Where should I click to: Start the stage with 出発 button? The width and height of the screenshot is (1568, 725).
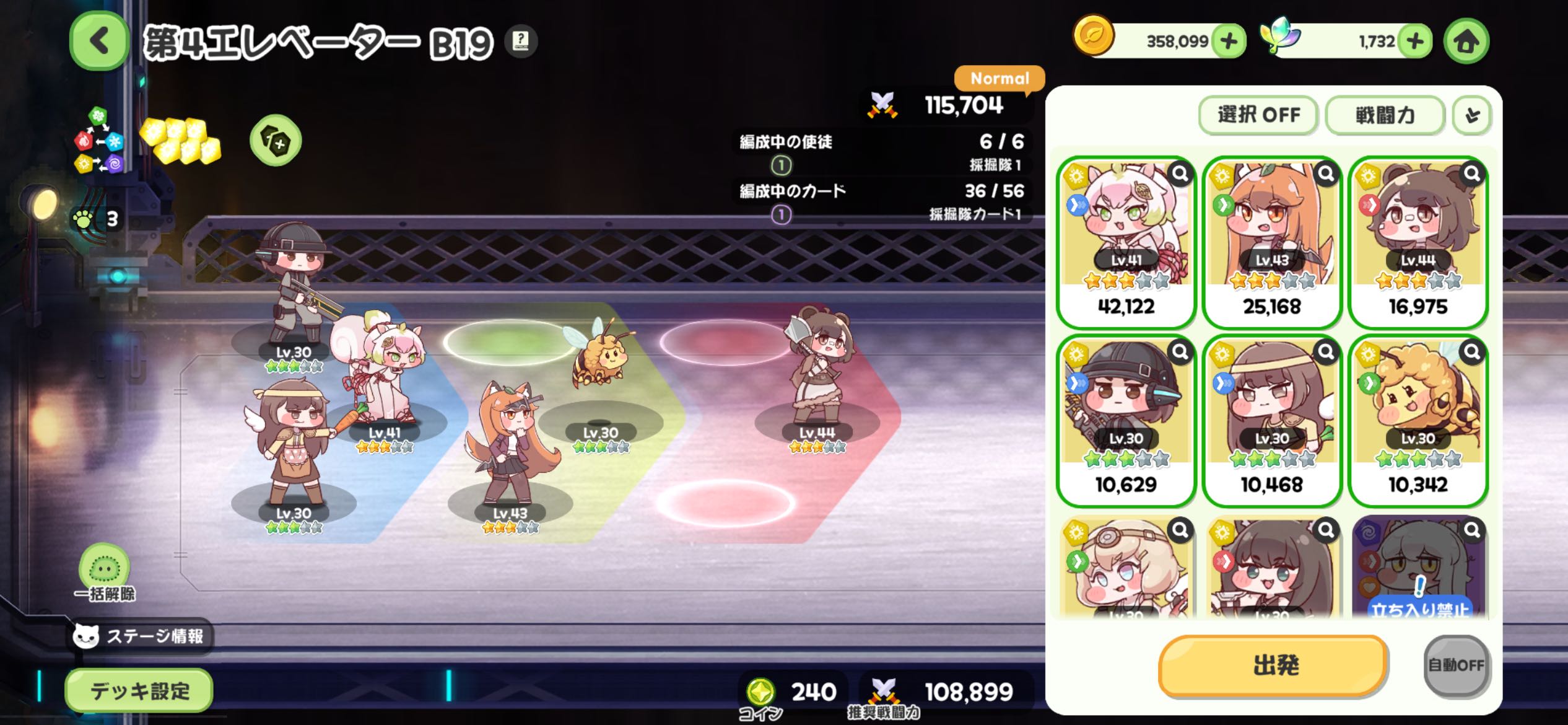[x=1274, y=666]
